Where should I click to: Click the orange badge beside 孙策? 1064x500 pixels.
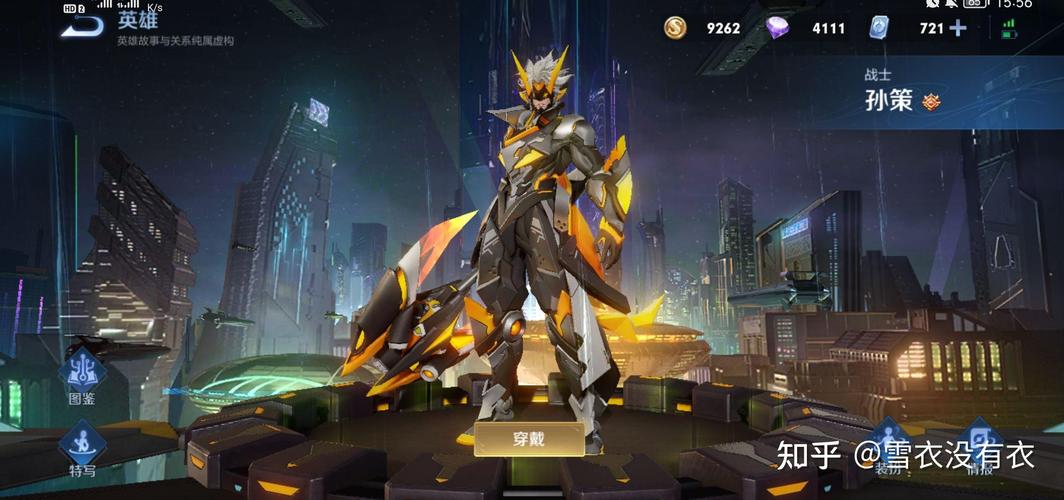click(x=931, y=101)
